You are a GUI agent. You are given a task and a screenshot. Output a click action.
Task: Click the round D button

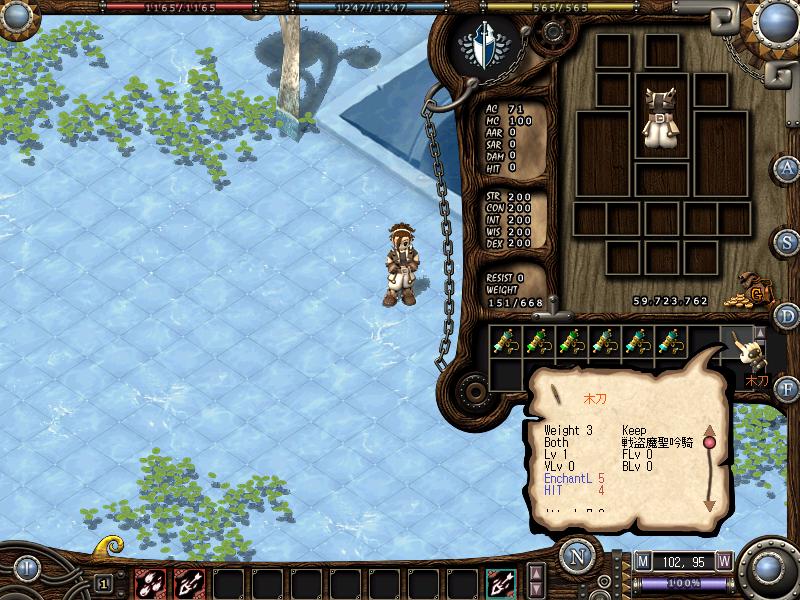coord(789,316)
